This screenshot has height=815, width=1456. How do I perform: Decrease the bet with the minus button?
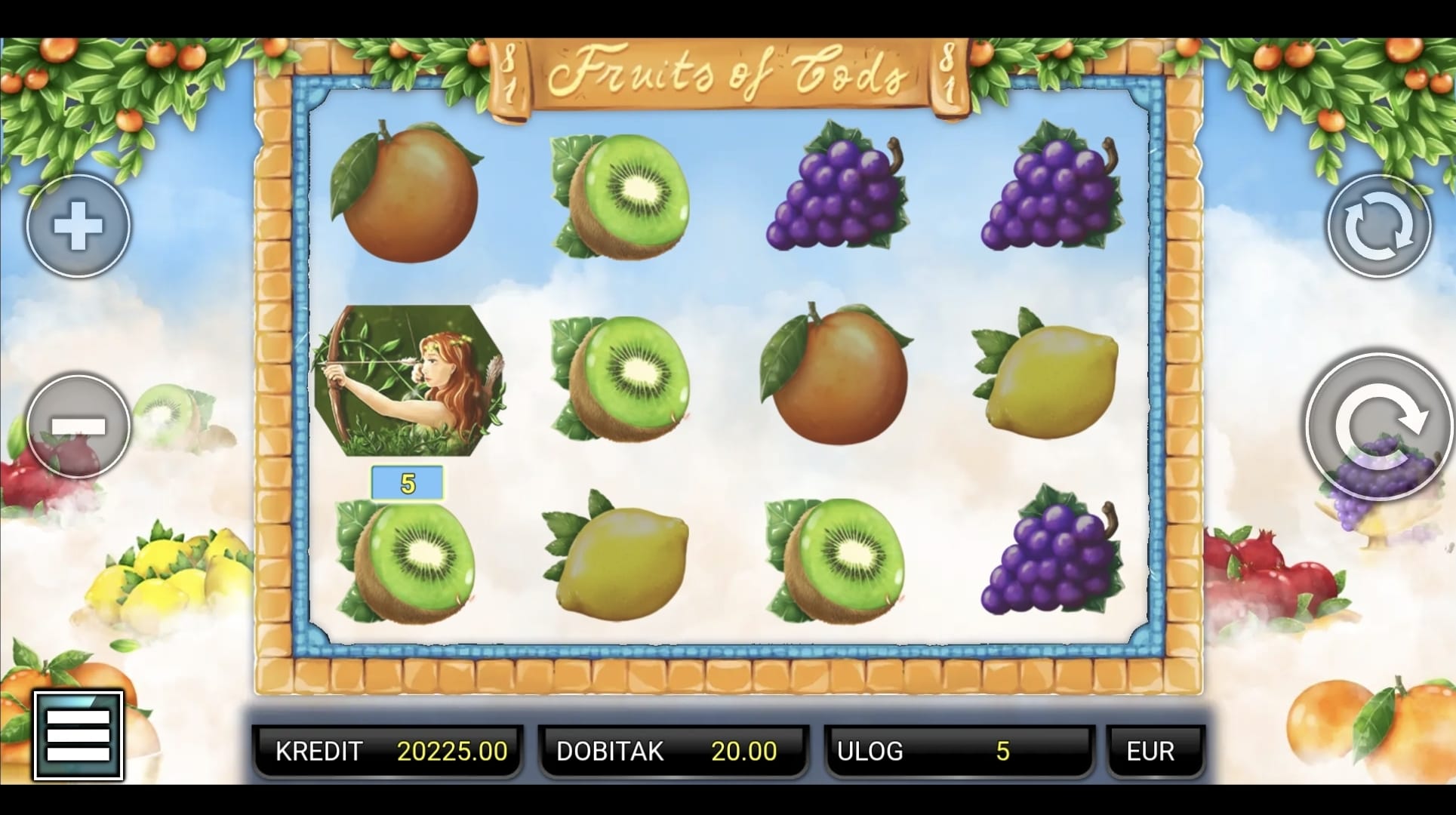[x=78, y=426]
